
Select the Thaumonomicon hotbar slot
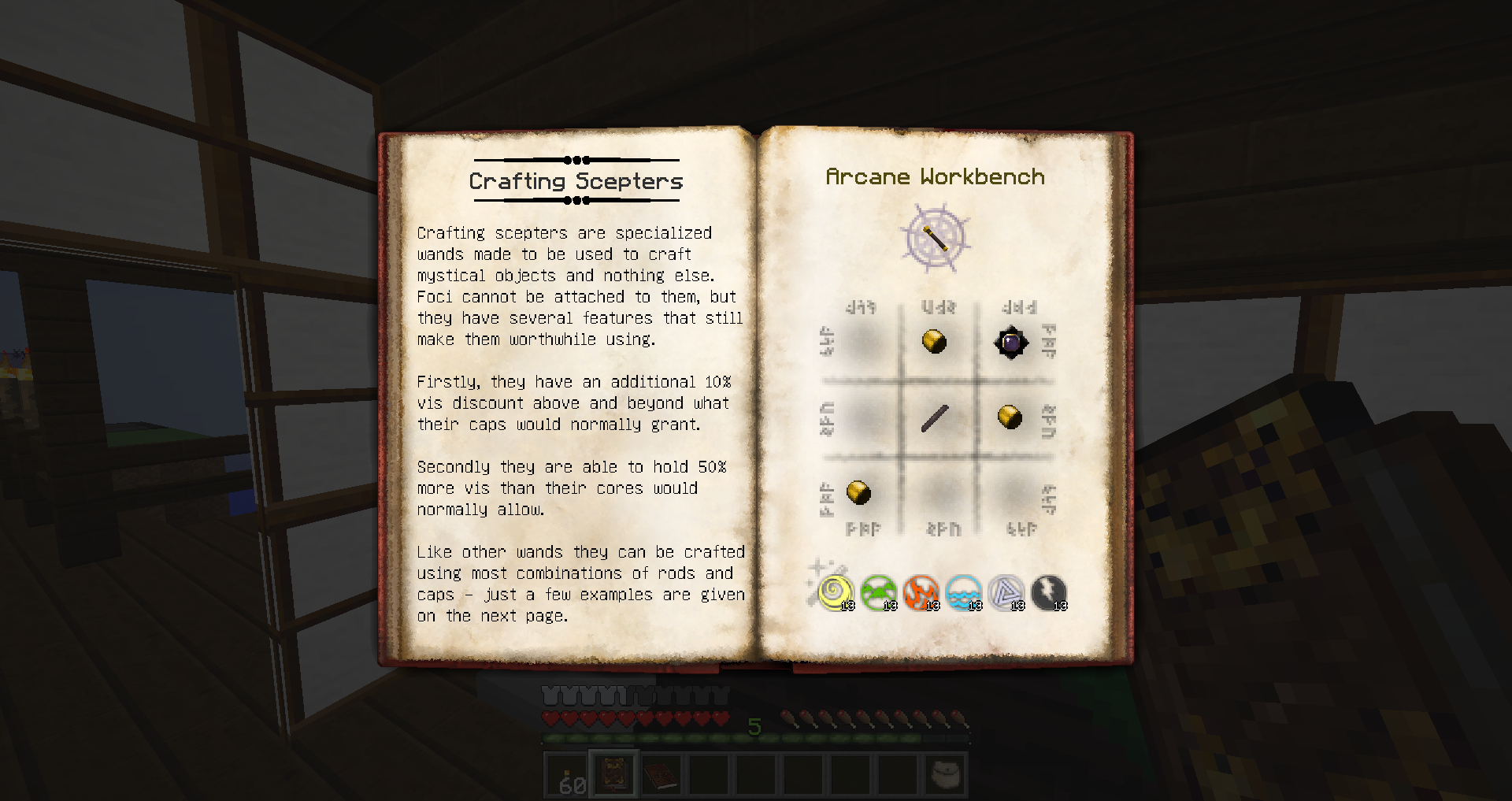coord(614,775)
